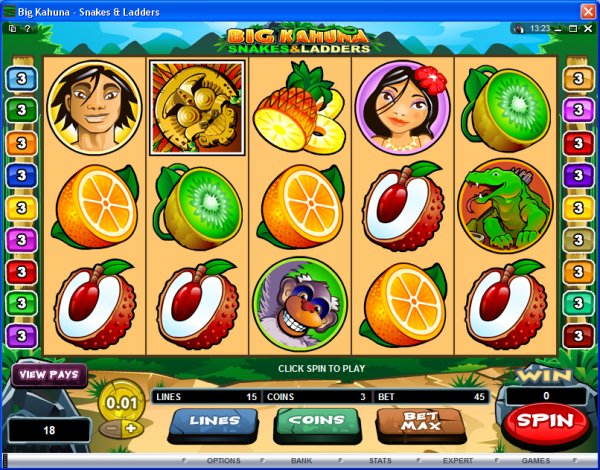Open the Bank menu
This screenshot has width=600, height=470.
point(301,461)
